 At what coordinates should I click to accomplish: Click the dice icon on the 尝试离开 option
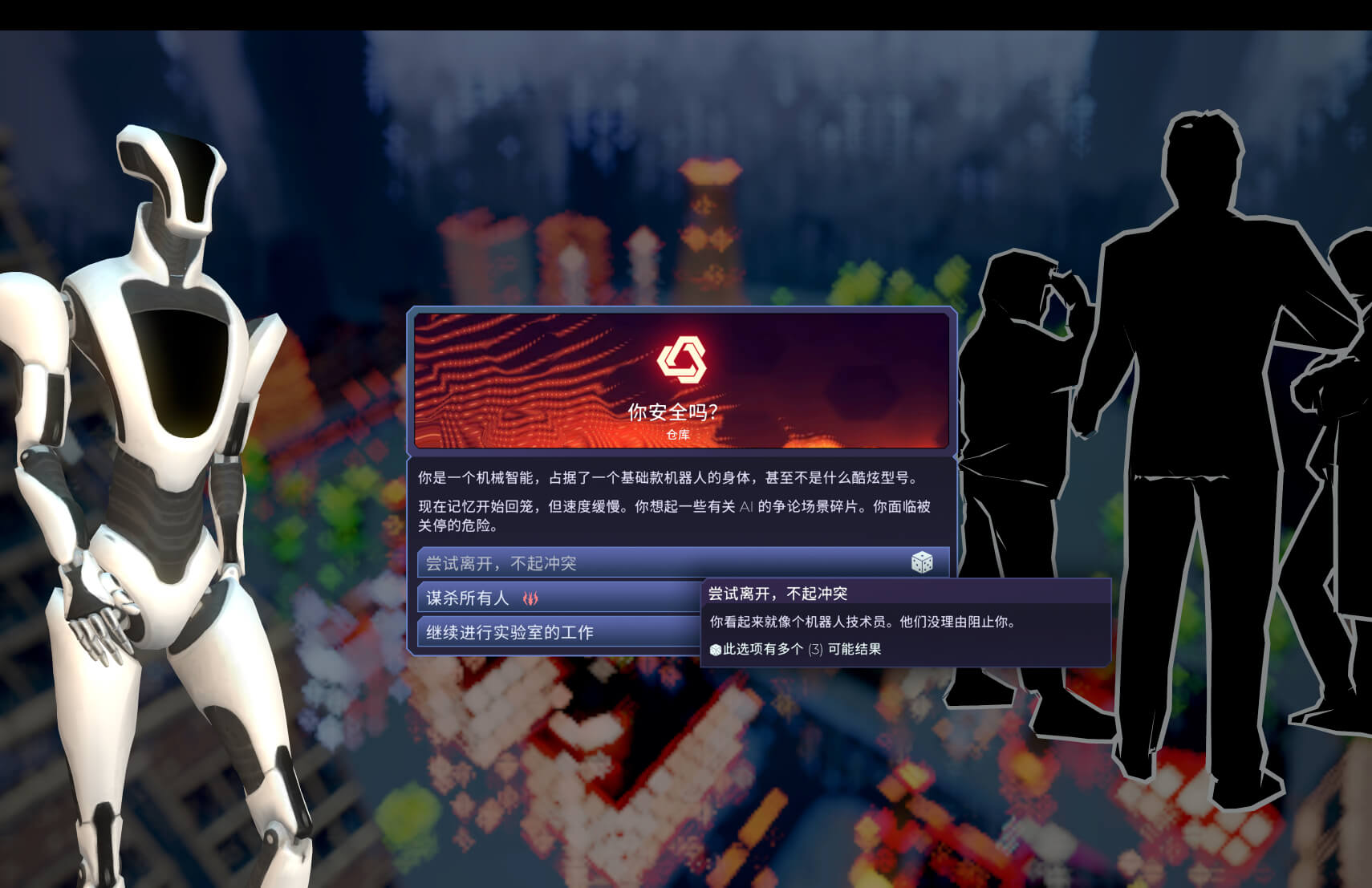pyautogui.click(x=923, y=563)
